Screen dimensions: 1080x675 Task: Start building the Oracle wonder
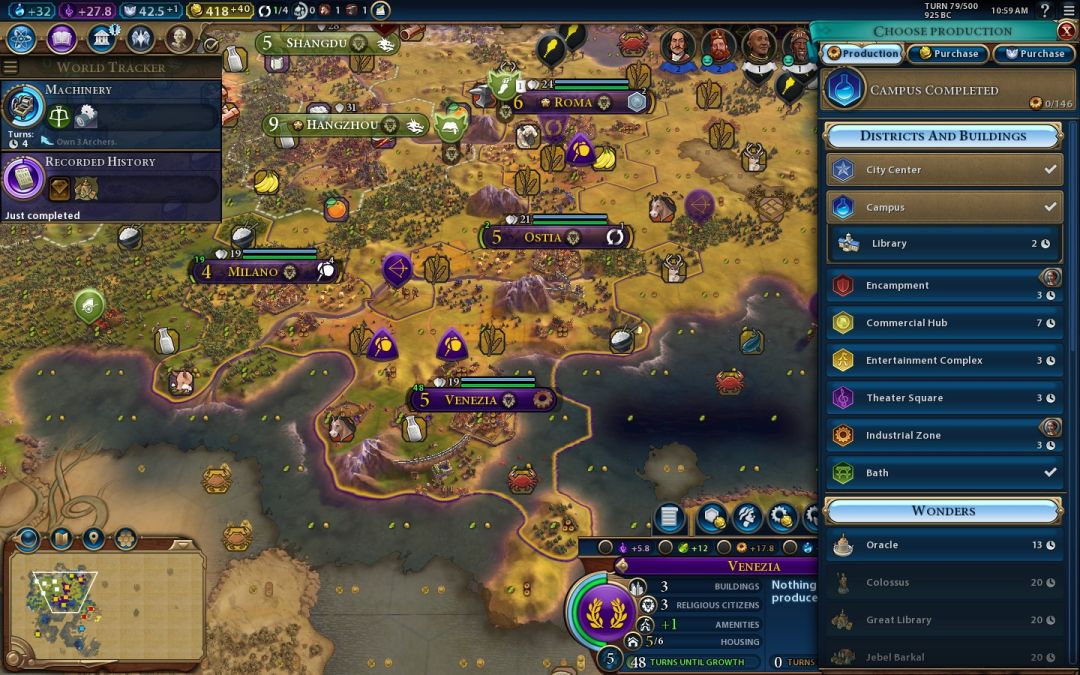pyautogui.click(x=944, y=545)
